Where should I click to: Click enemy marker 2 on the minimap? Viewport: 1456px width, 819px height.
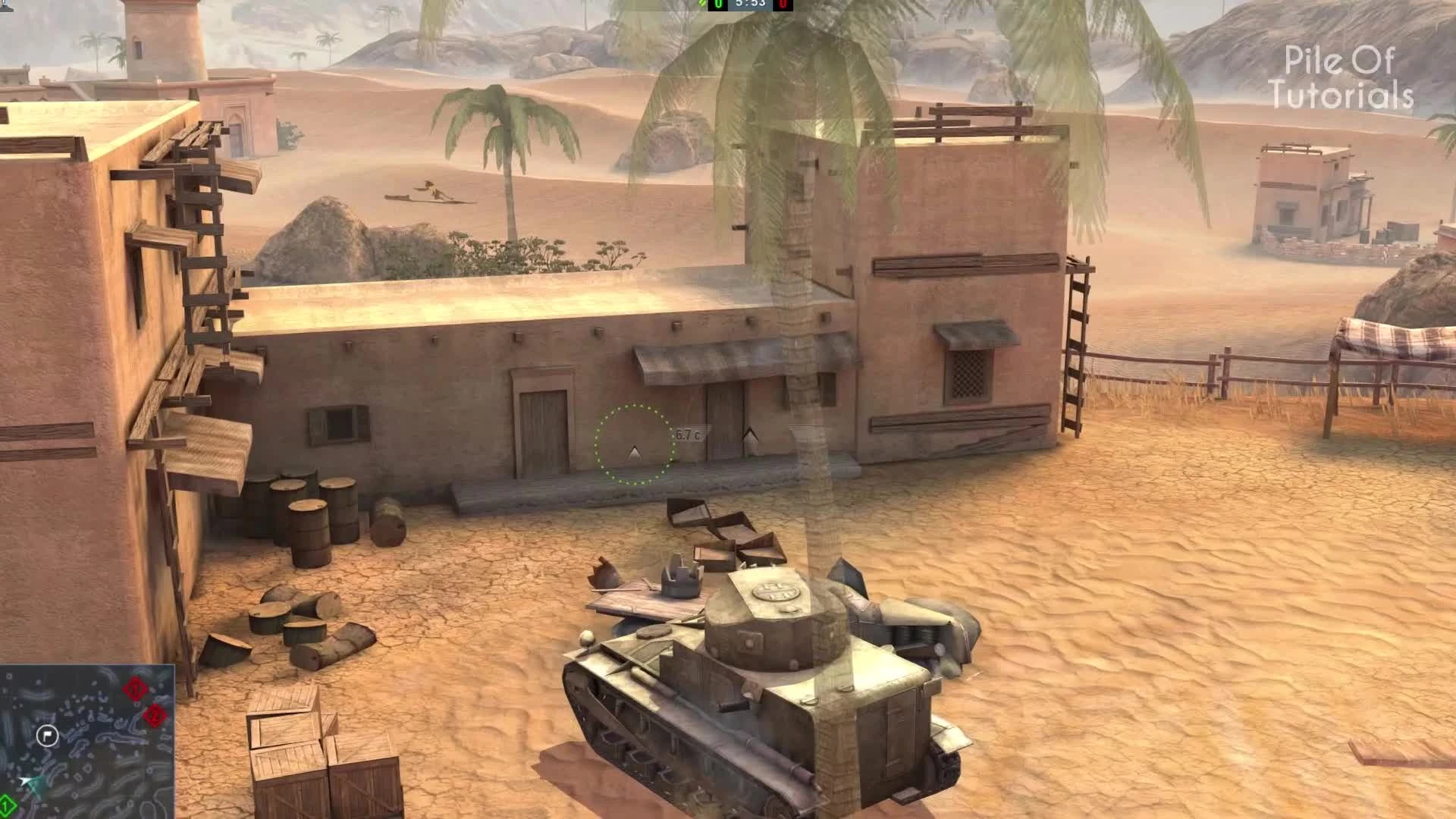click(155, 714)
